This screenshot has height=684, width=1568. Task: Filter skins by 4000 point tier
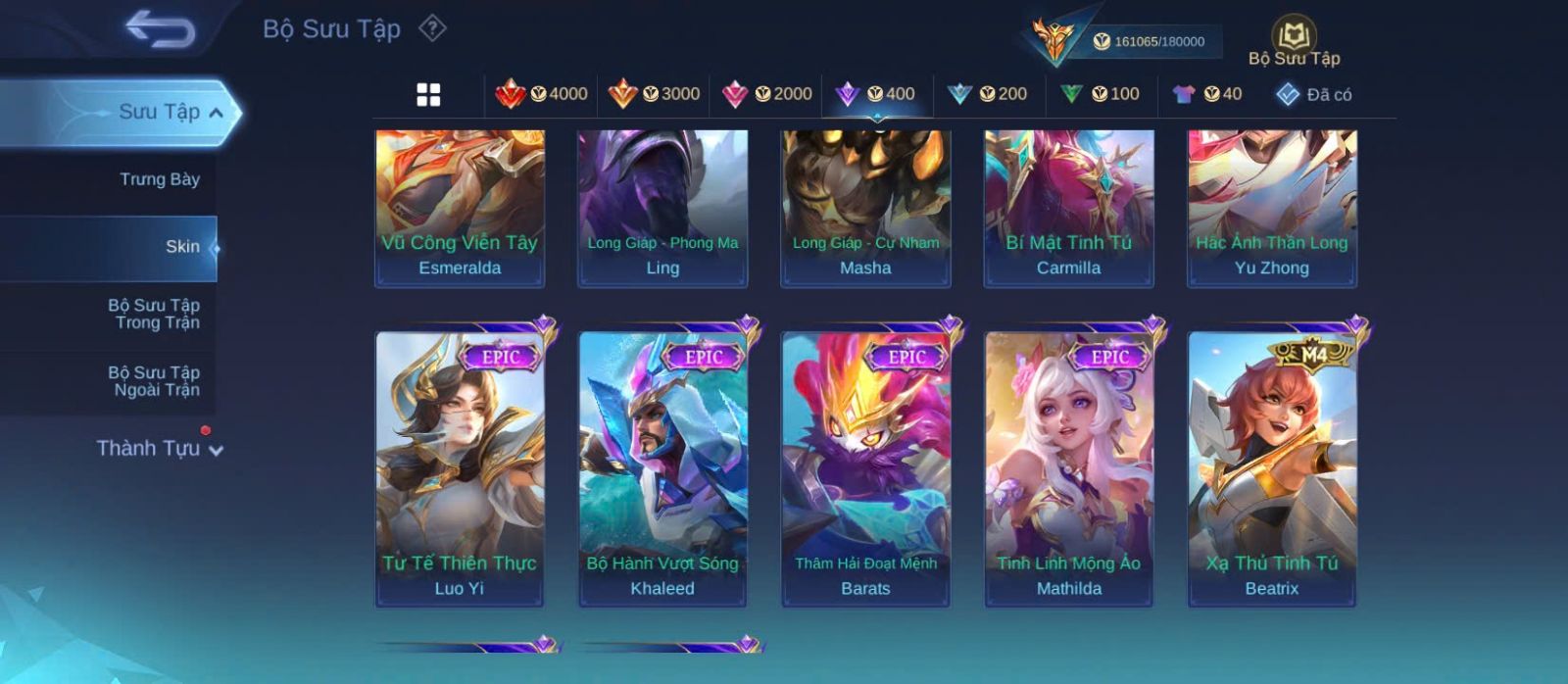(x=541, y=94)
